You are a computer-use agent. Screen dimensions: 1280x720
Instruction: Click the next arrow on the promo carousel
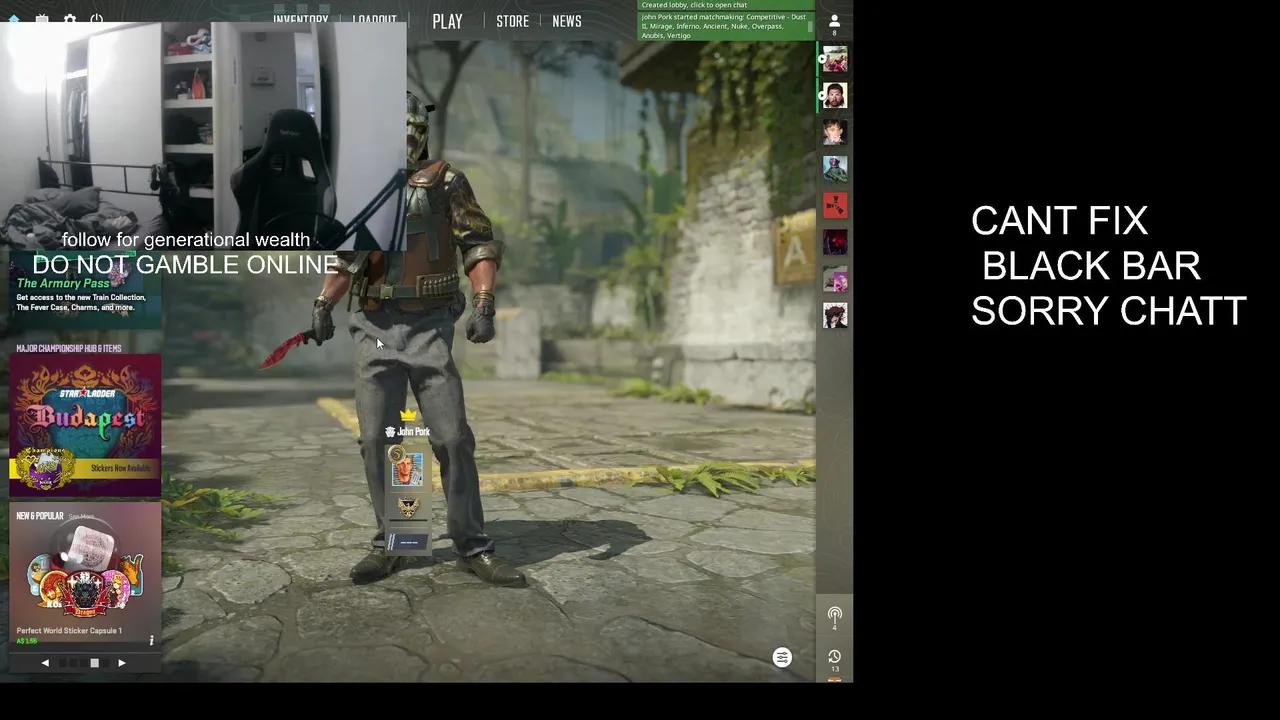coord(121,662)
